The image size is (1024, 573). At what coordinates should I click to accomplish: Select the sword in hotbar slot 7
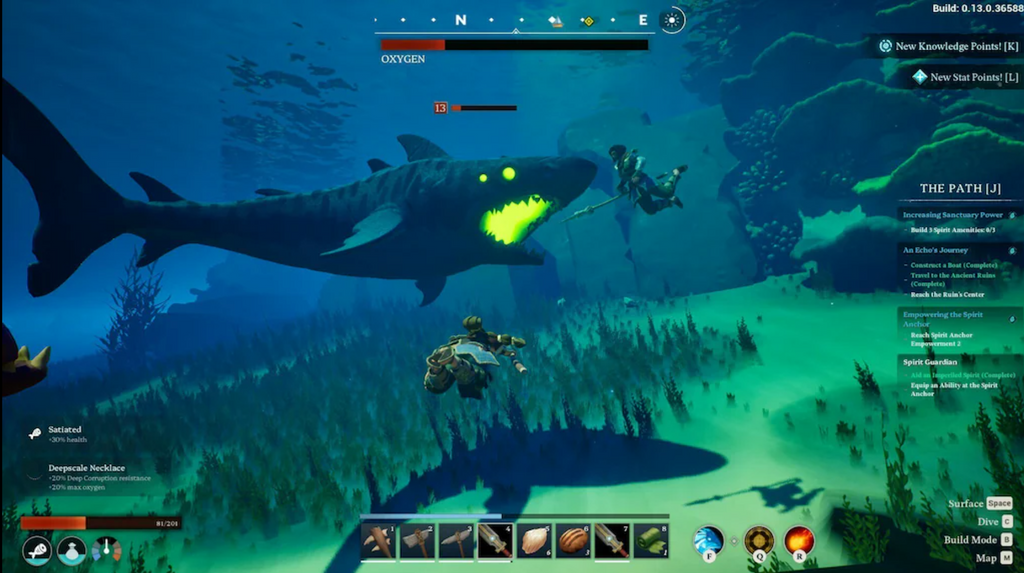click(612, 541)
